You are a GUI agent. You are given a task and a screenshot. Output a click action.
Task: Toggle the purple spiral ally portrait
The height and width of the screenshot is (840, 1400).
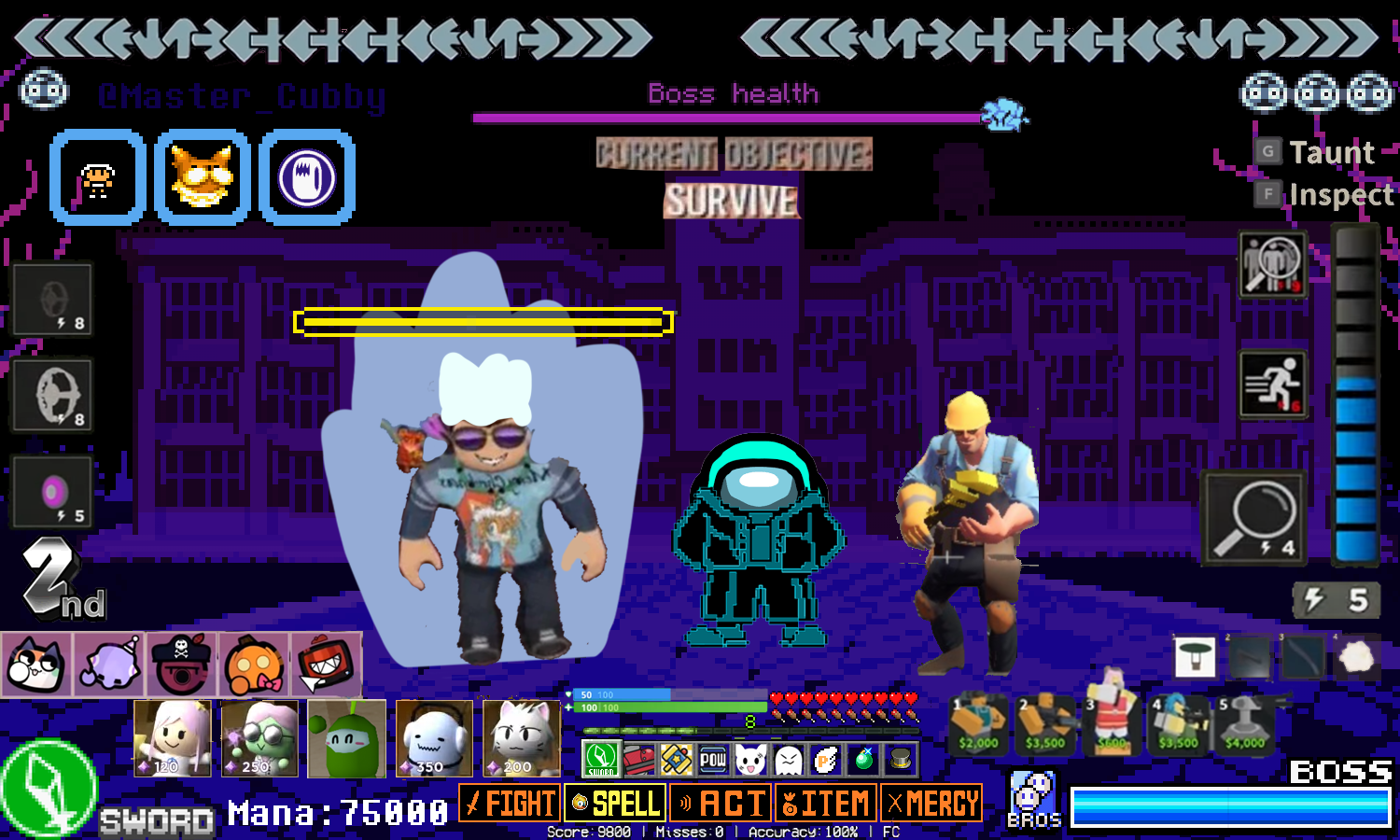coord(307,177)
